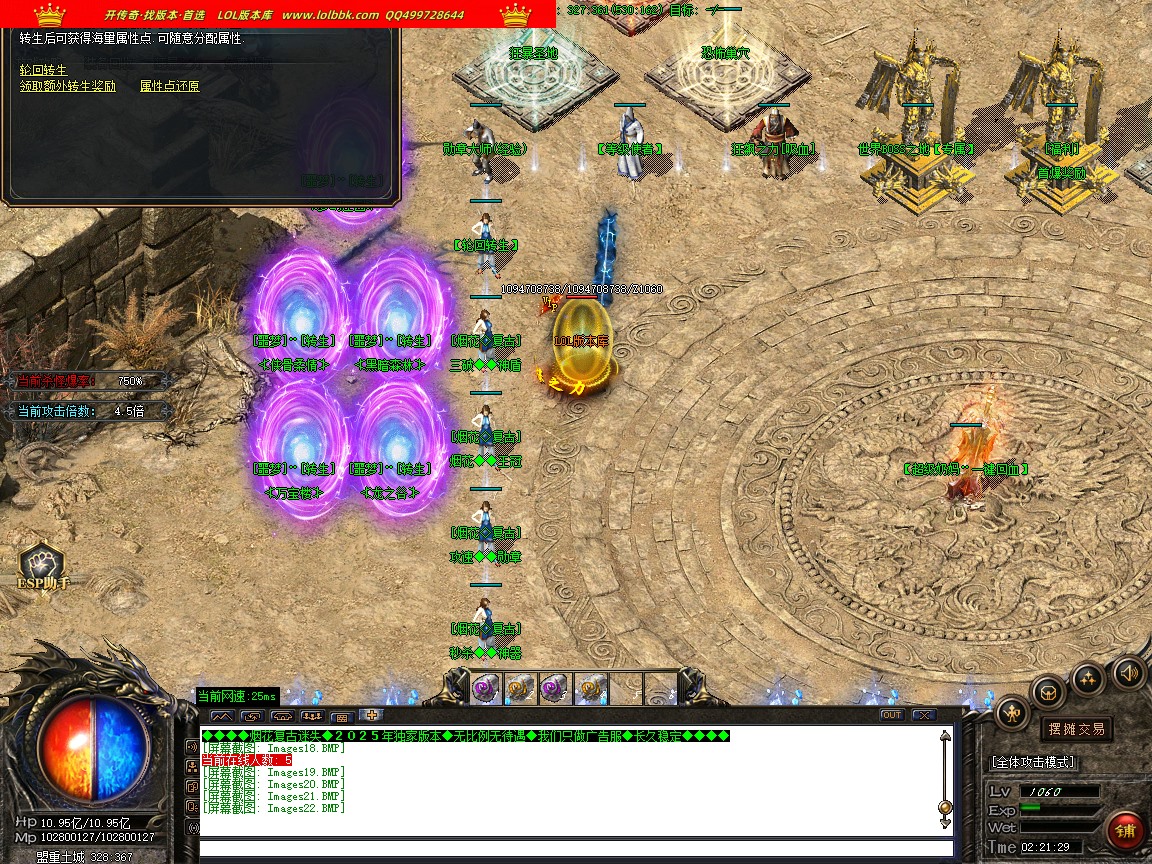1152x864 pixels.
Task: Open the skills icon with three stars
Action: (x=1088, y=679)
